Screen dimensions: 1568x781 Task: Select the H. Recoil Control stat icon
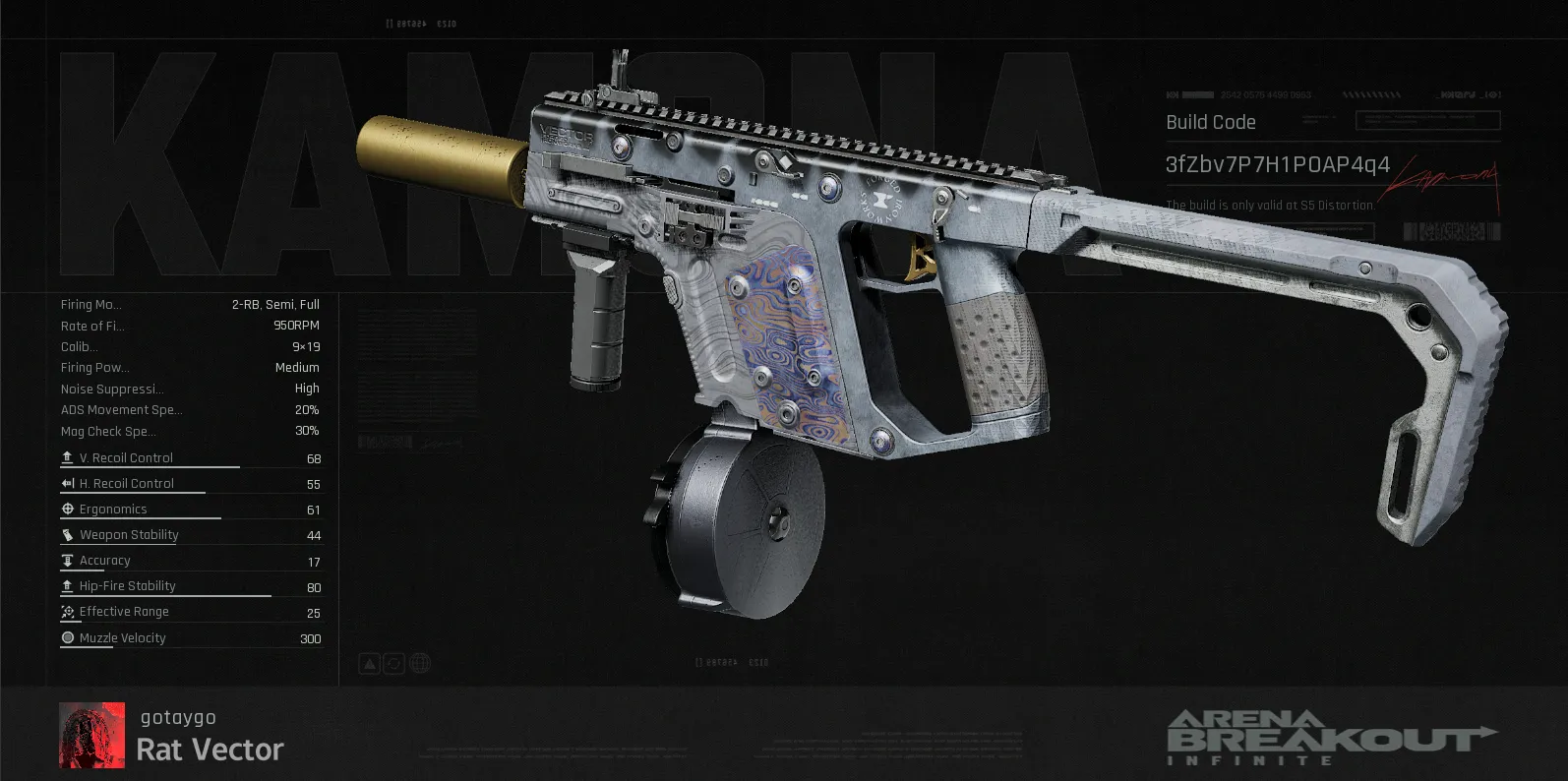(x=67, y=482)
